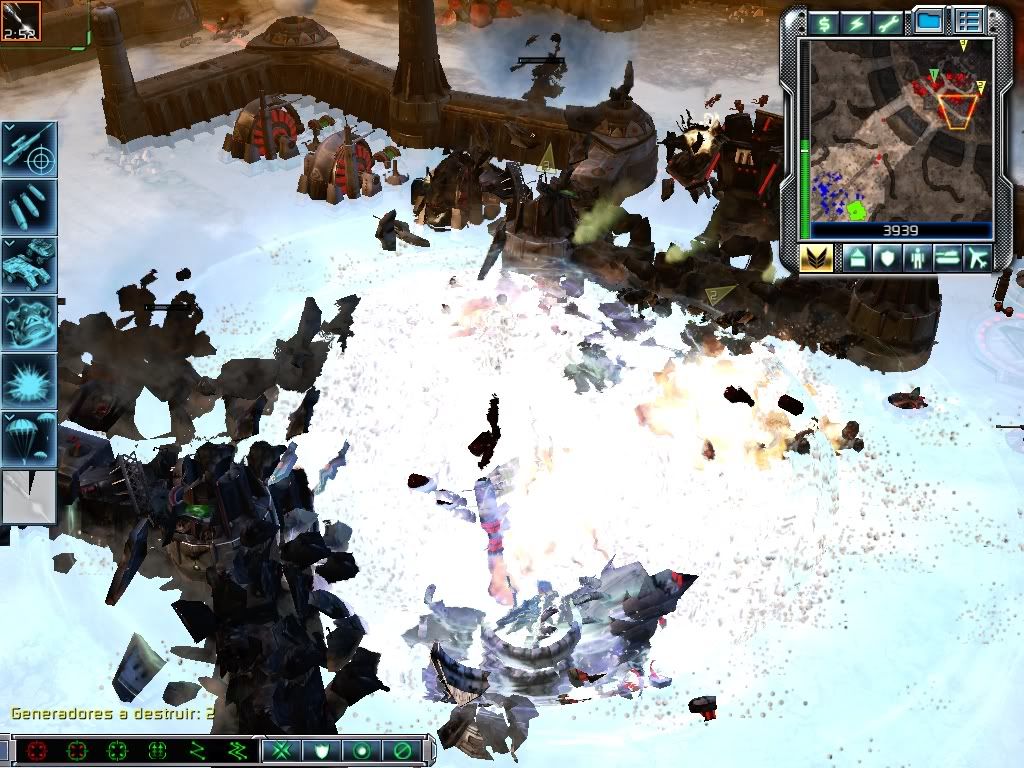Deploy the parachute drop support power
This screenshot has width=1024, height=768.
(29, 438)
